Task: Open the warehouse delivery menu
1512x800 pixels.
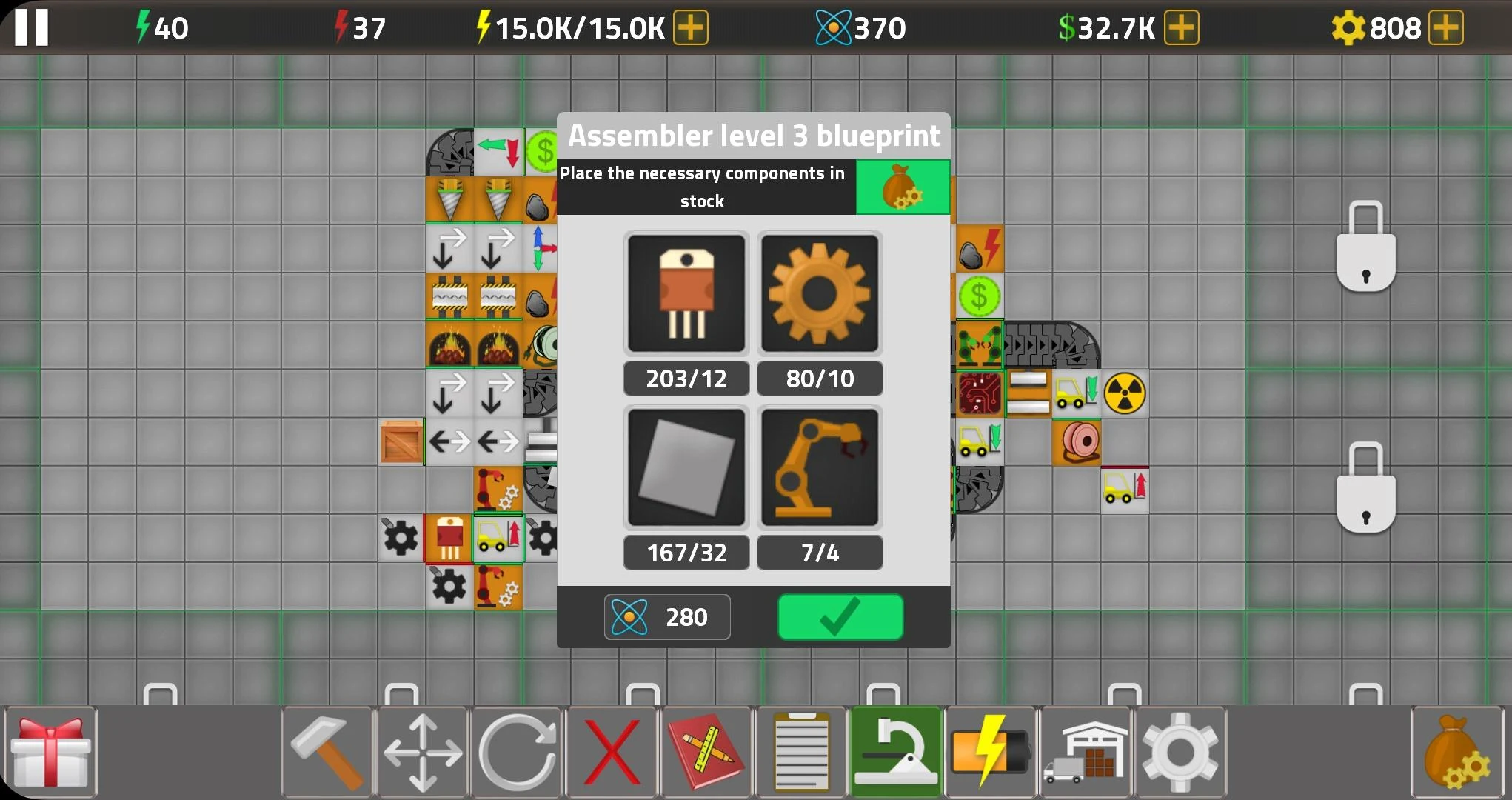Action: point(1086,752)
